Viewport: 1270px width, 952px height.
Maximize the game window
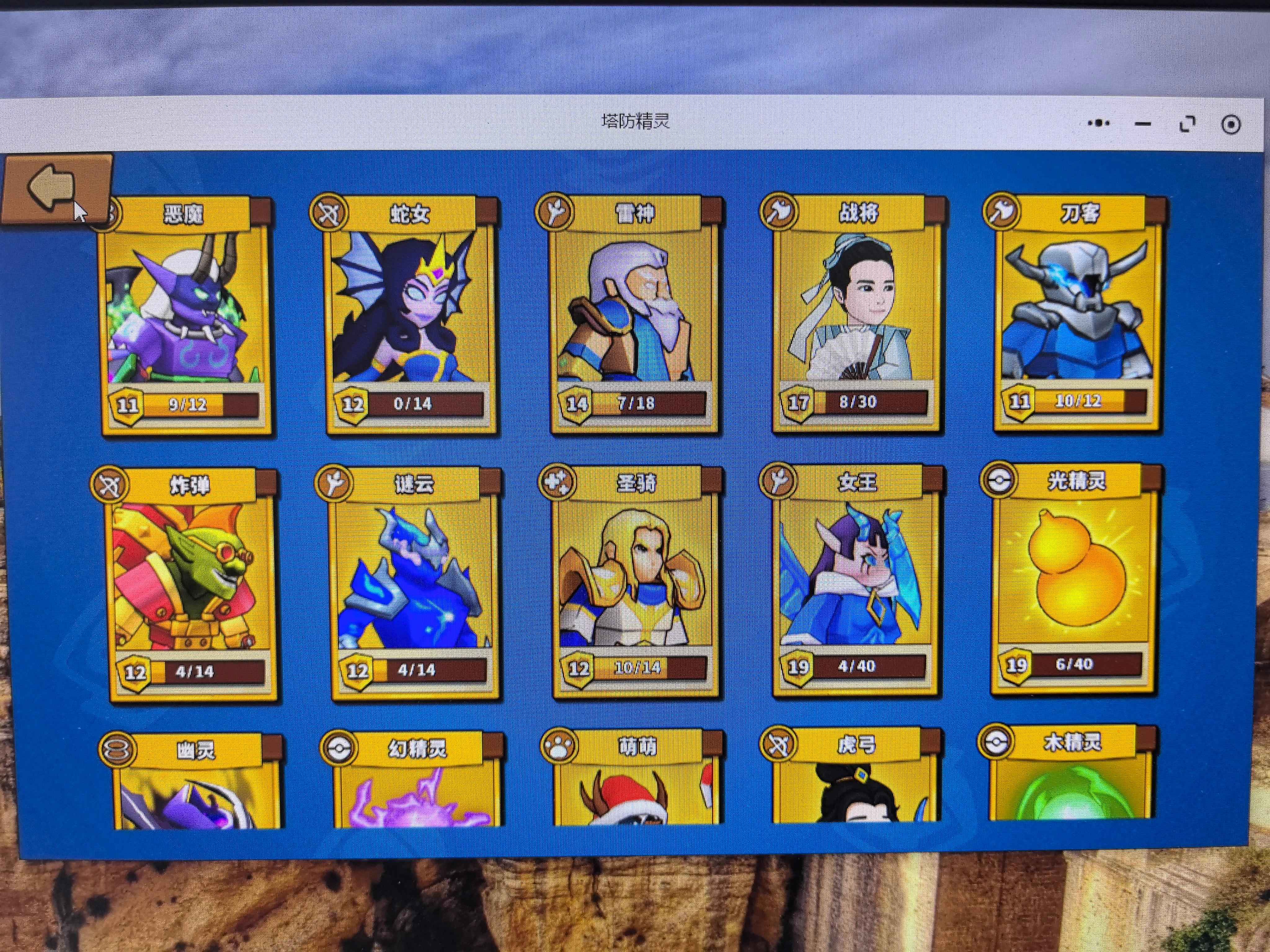click(x=1187, y=124)
